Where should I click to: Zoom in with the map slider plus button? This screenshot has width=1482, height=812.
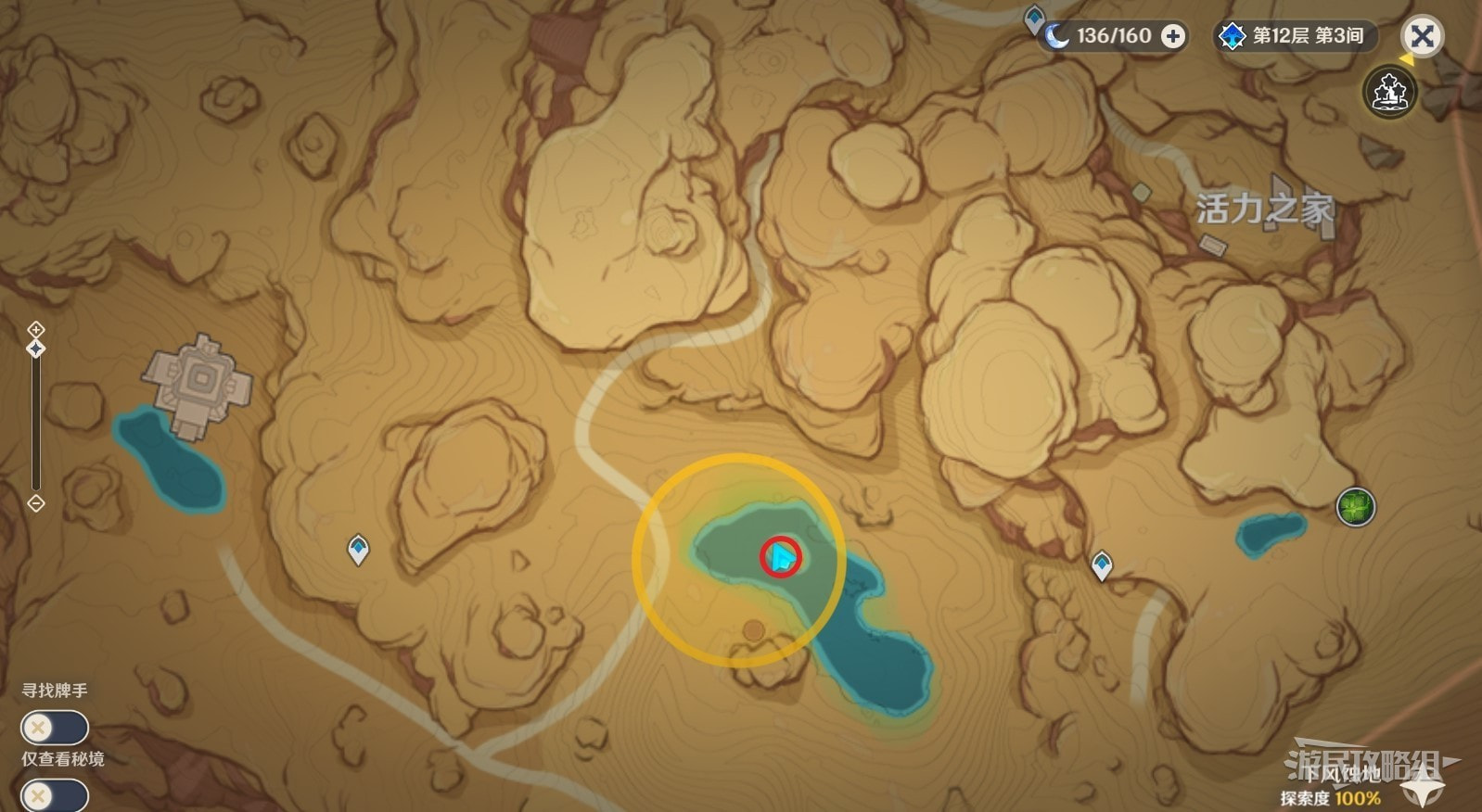(x=36, y=329)
